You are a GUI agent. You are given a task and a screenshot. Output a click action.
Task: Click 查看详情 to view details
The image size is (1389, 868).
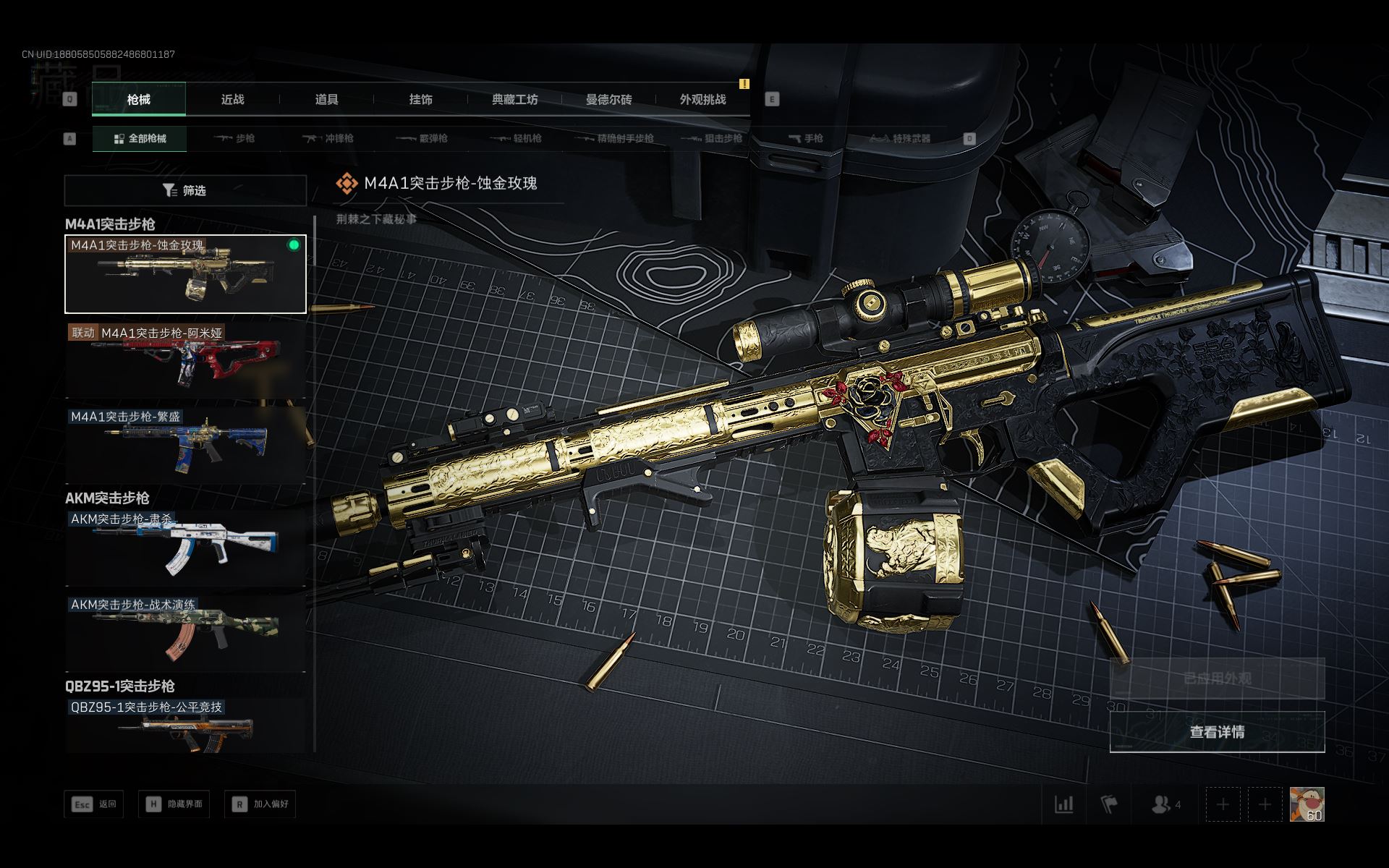(x=1217, y=732)
